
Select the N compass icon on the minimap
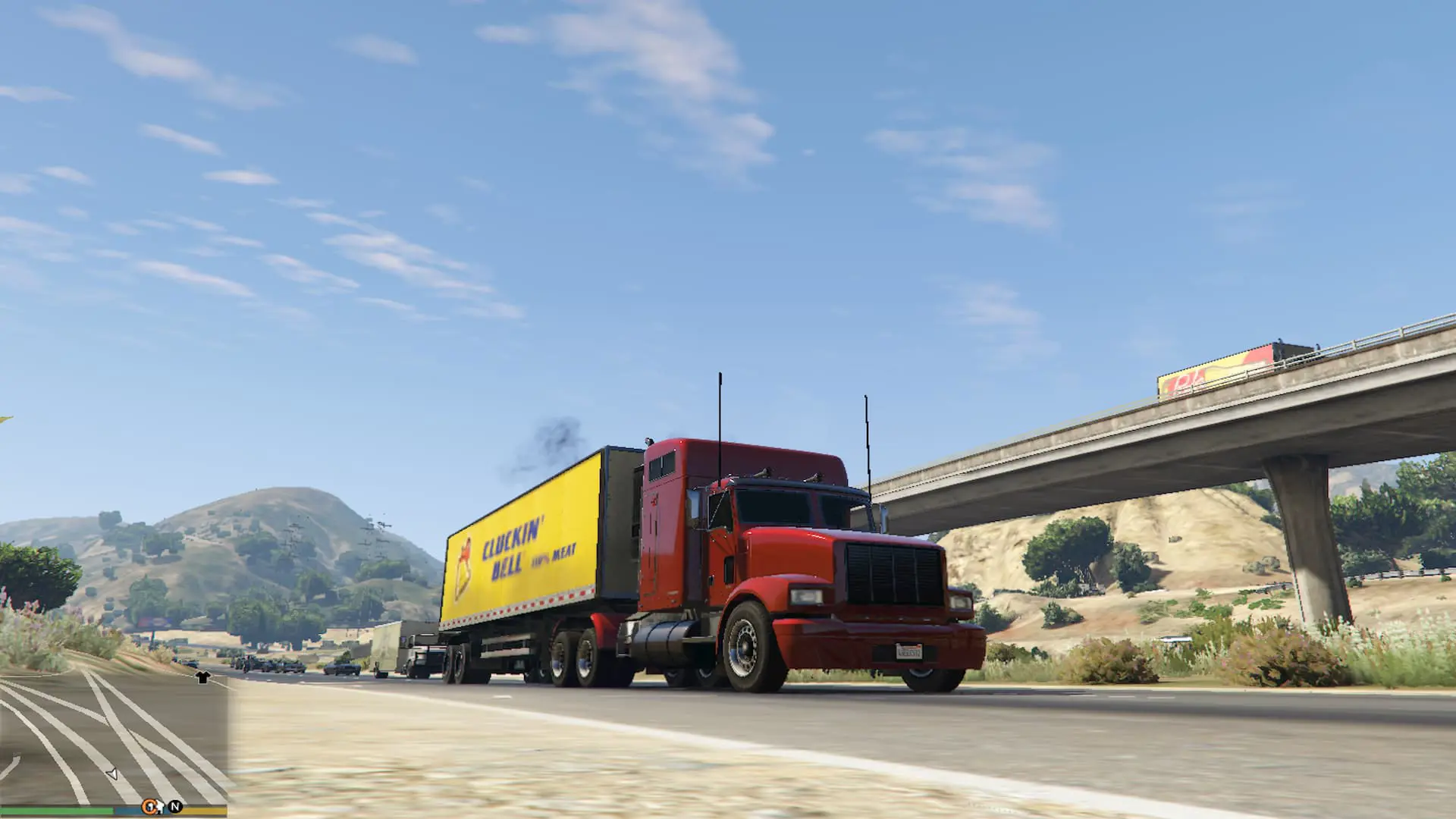coord(174,807)
